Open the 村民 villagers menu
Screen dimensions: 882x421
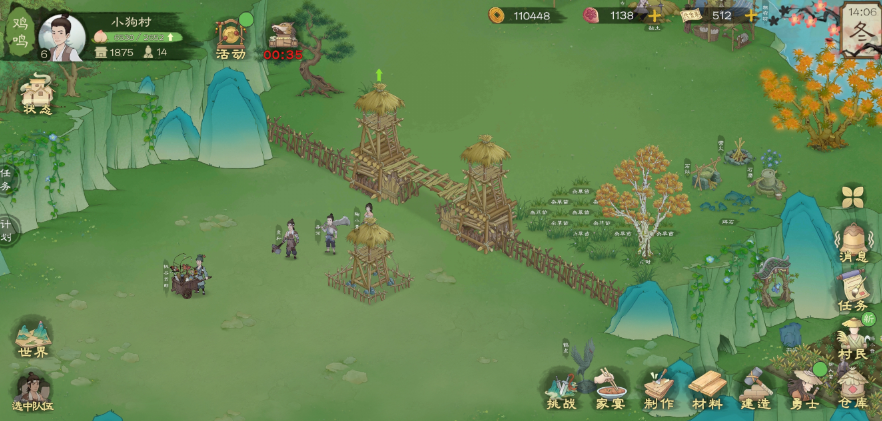click(853, 338)
